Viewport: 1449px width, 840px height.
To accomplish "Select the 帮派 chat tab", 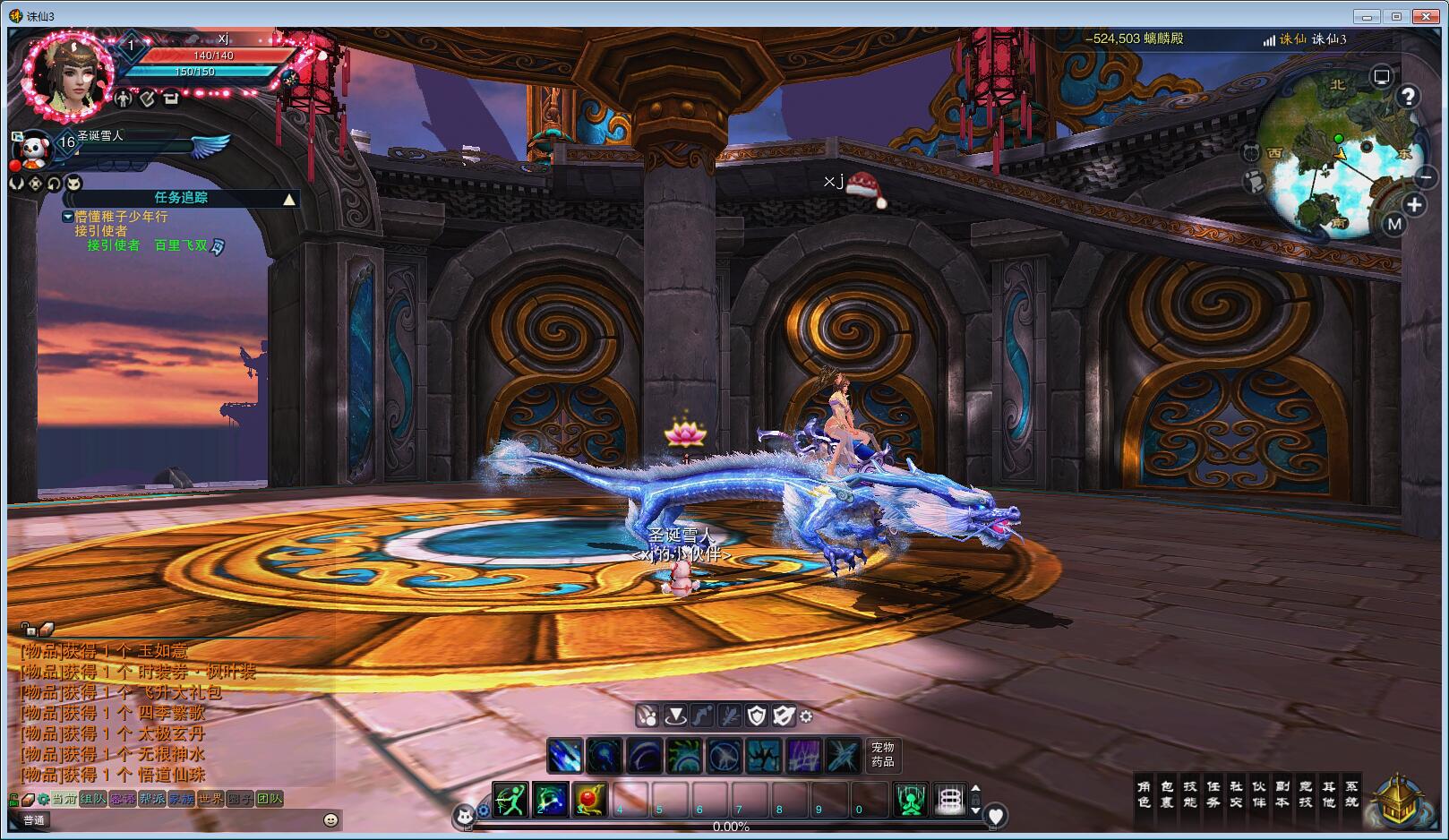I will click(151, 799).
